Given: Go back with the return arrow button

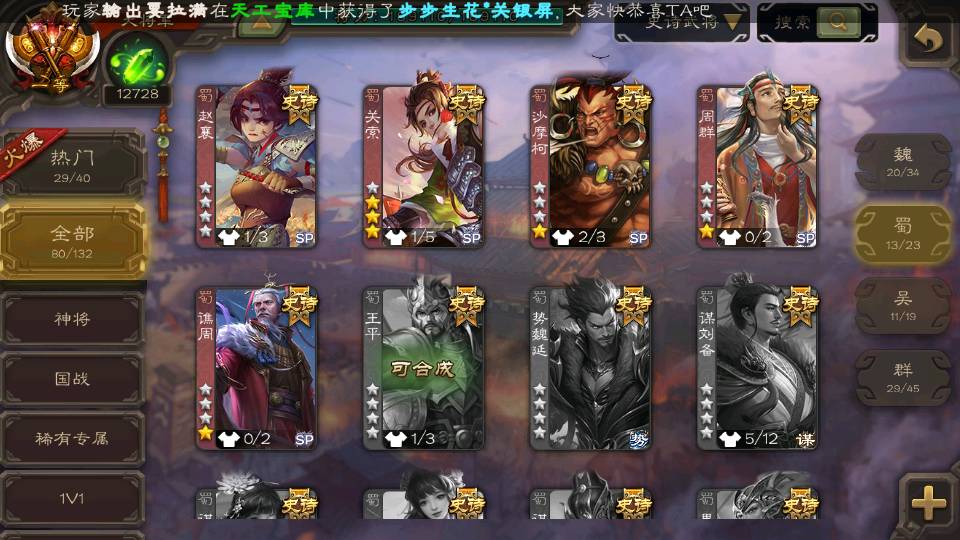Looking at the screenshot, I should [x=928, y=40].
